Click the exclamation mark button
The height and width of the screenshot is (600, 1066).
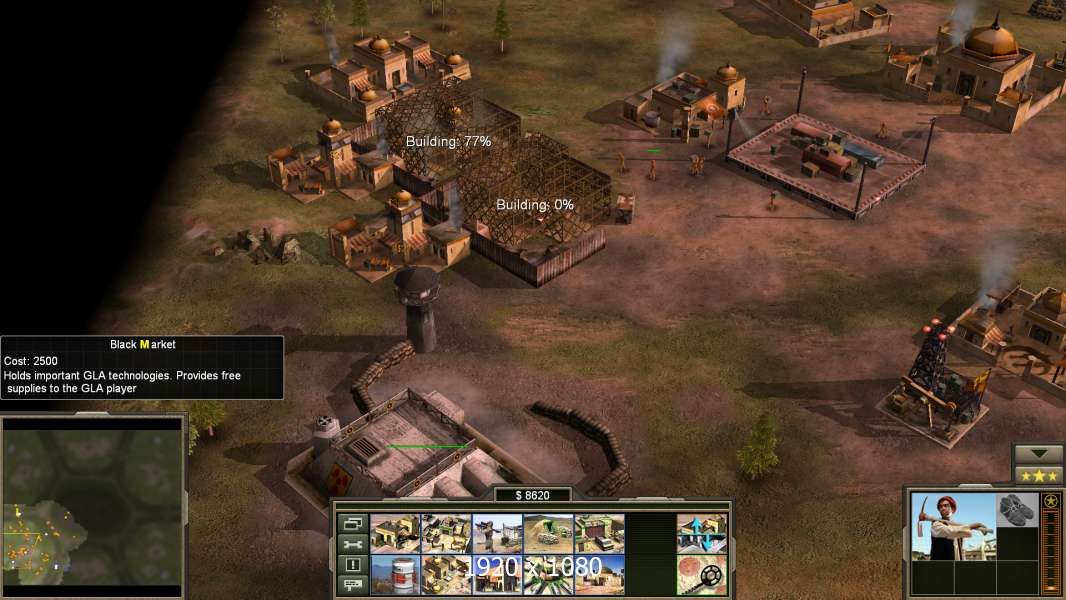tap(352, 565)
